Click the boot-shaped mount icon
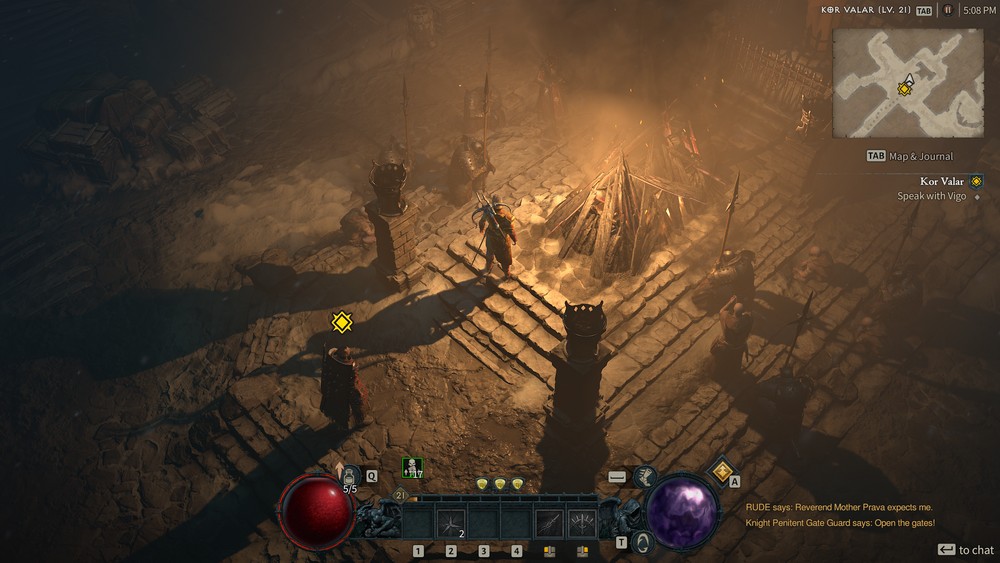Image resolution: width=1000 pixels, height=563 pixels. coord(645,478)
